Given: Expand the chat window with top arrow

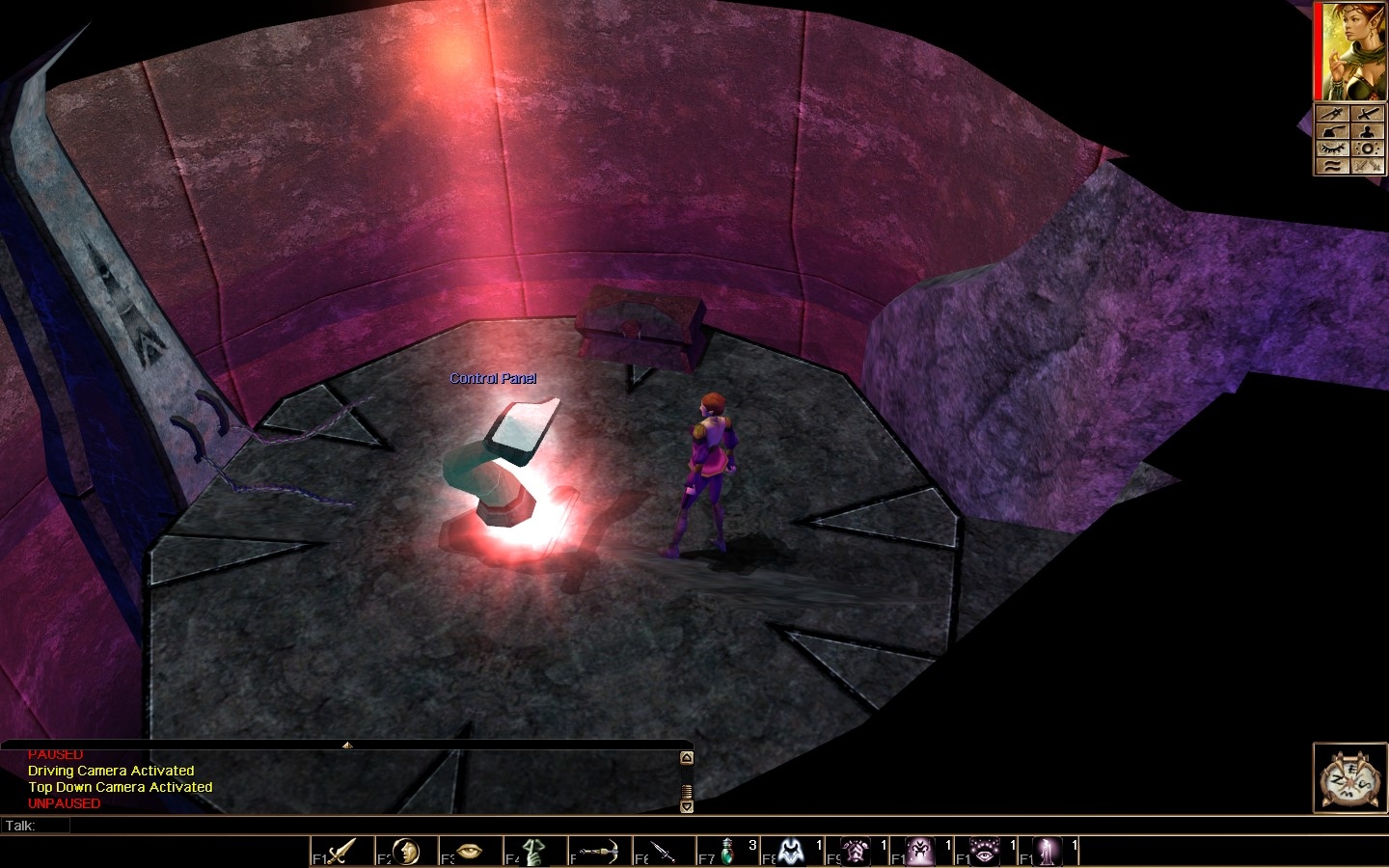Looking at the screenshot, I should 347,745.
